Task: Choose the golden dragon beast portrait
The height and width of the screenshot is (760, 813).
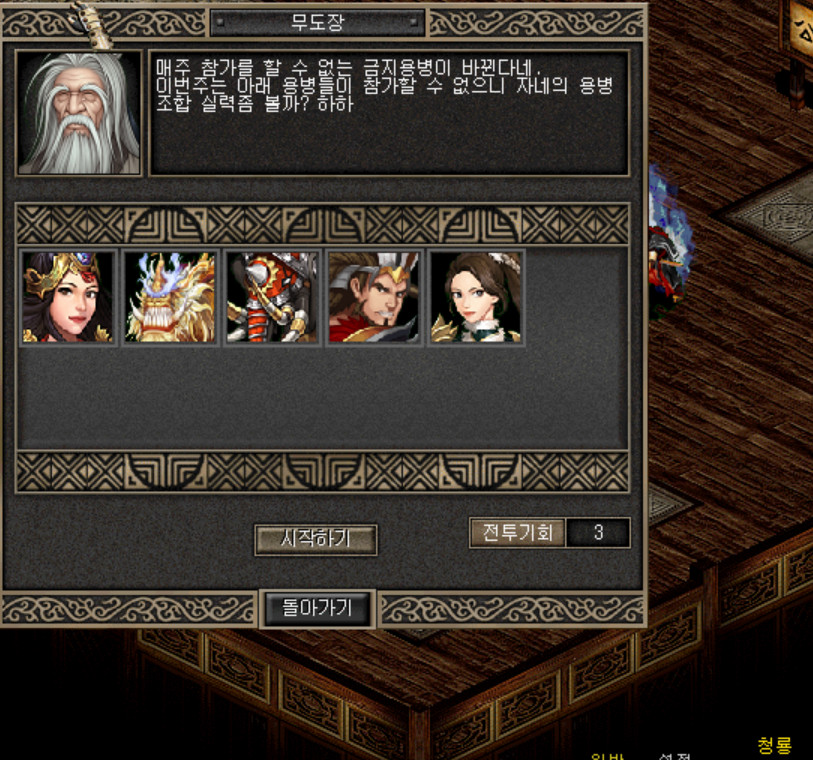Action: [x=170, y=298]
